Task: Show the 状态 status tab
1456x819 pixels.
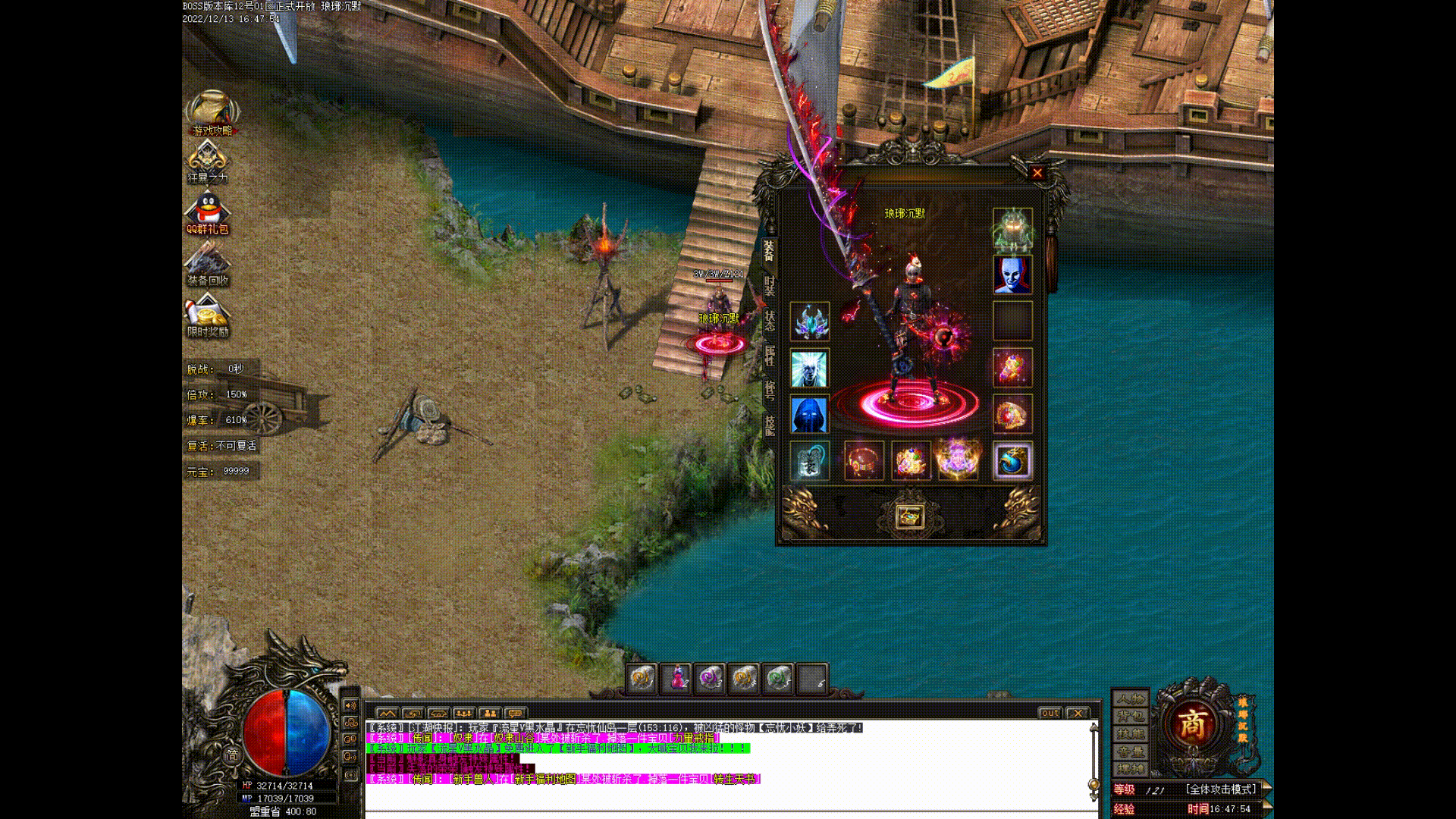Action: click(769, 321)
